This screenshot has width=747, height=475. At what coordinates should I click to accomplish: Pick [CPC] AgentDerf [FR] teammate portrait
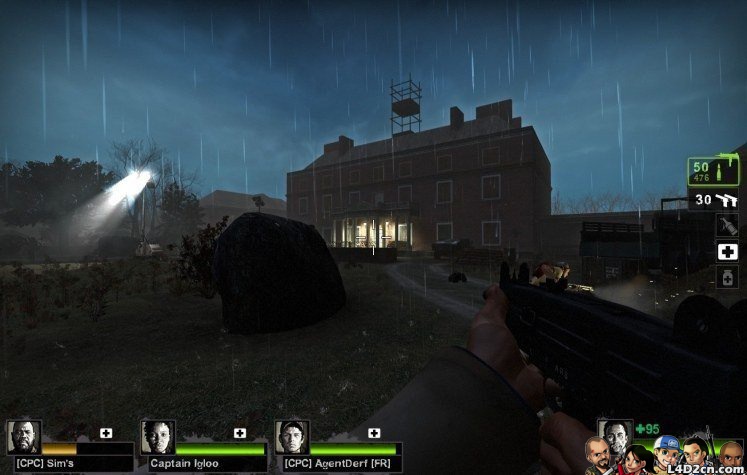point(292,438)
